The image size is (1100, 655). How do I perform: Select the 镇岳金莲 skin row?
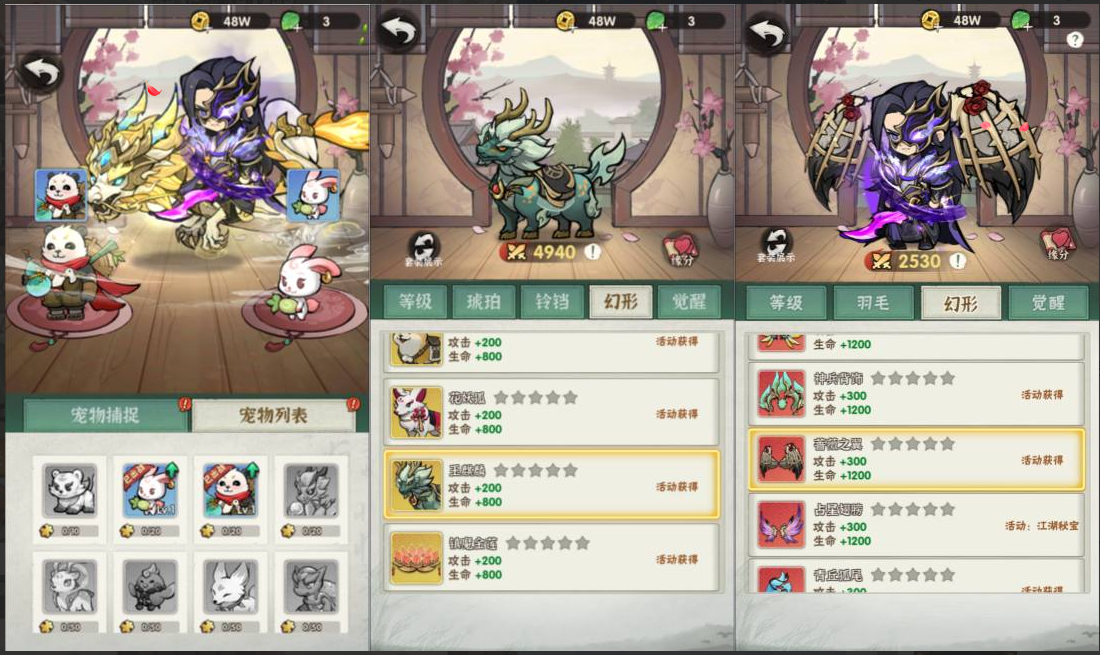coord(551,558)
